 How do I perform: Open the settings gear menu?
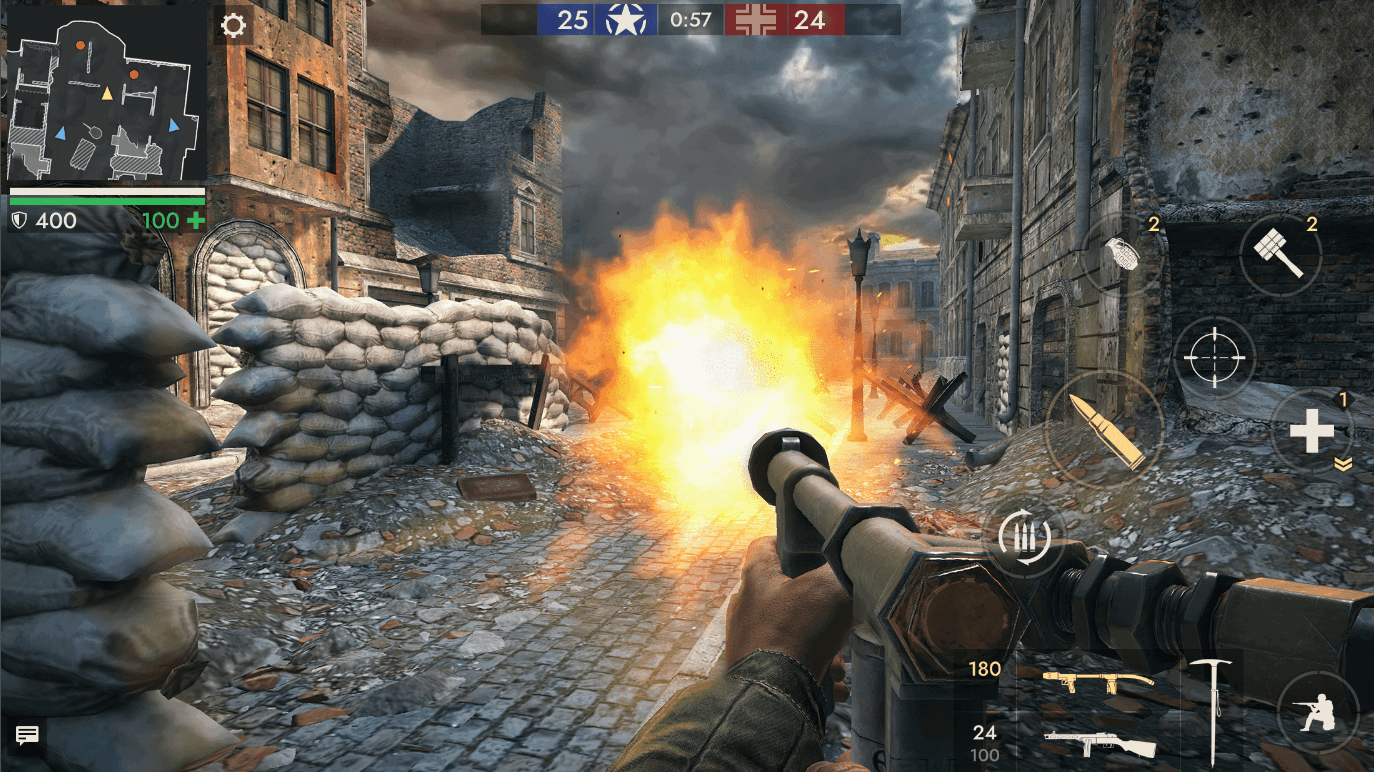[x=233, y=24]
